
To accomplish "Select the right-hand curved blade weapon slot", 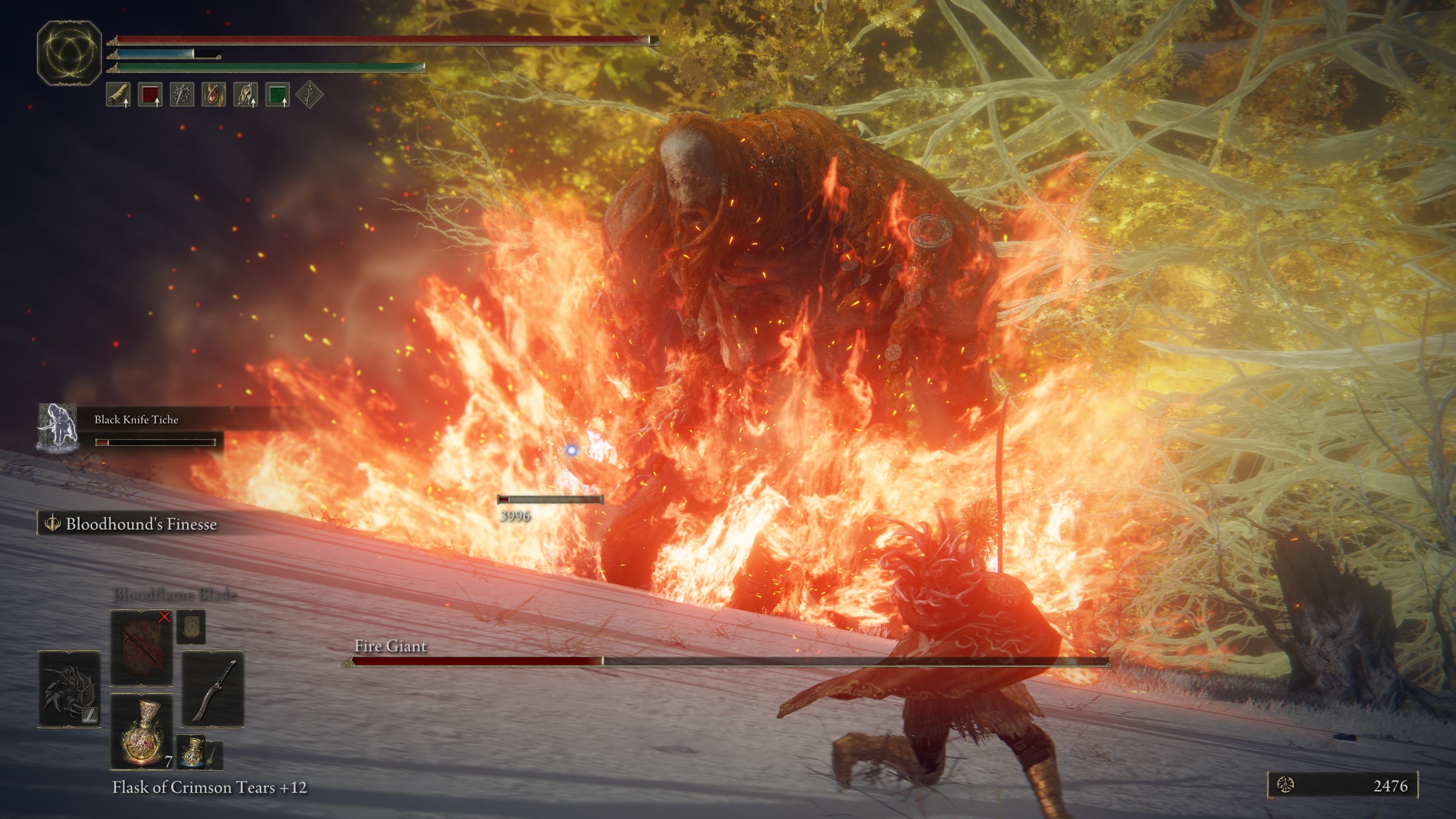I will tap(213, 689).
